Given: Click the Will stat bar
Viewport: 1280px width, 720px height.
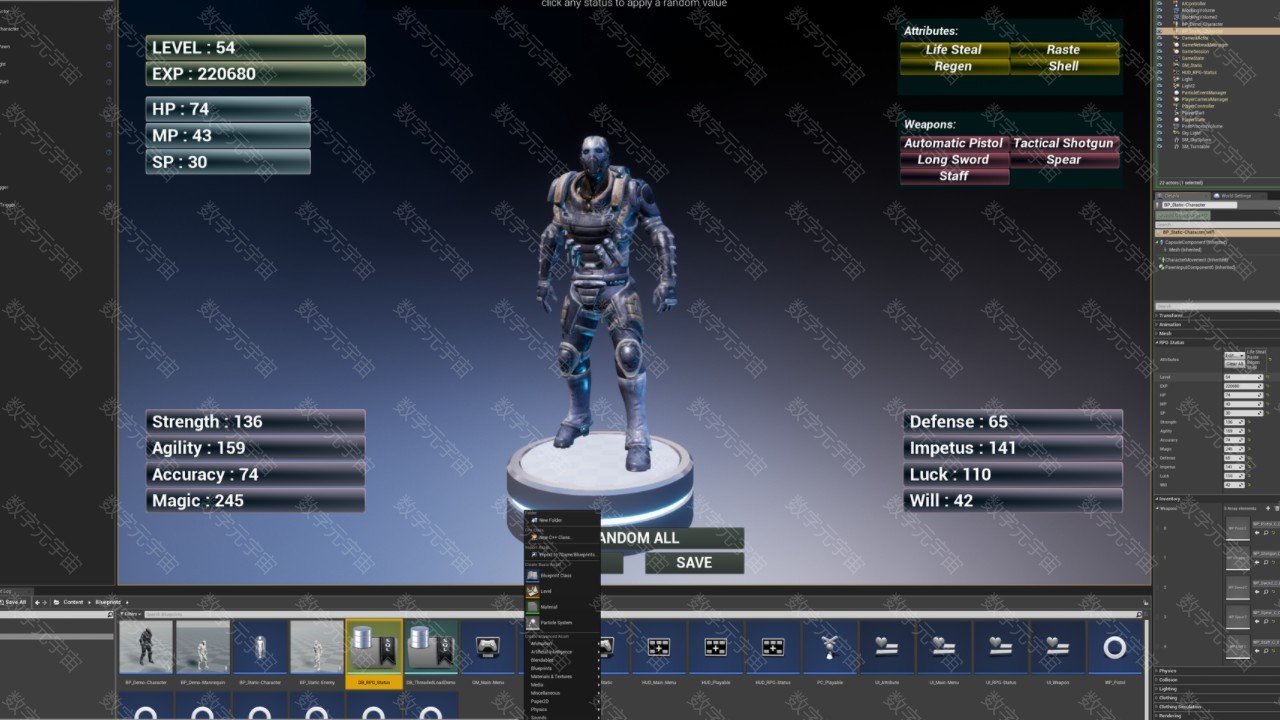Looking at the screenshot, I should [1012, 501].
